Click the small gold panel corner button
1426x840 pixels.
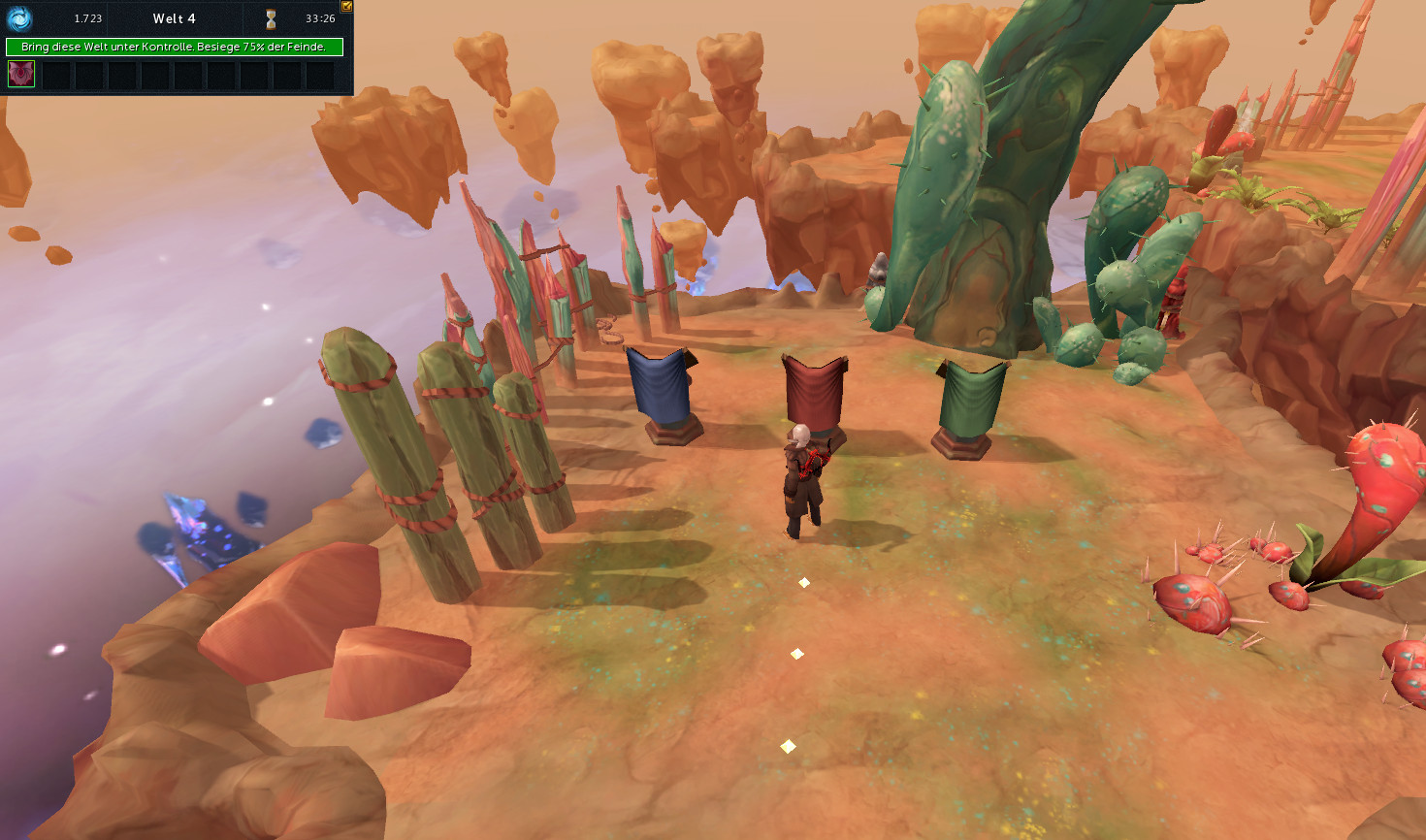pos(346,6)
